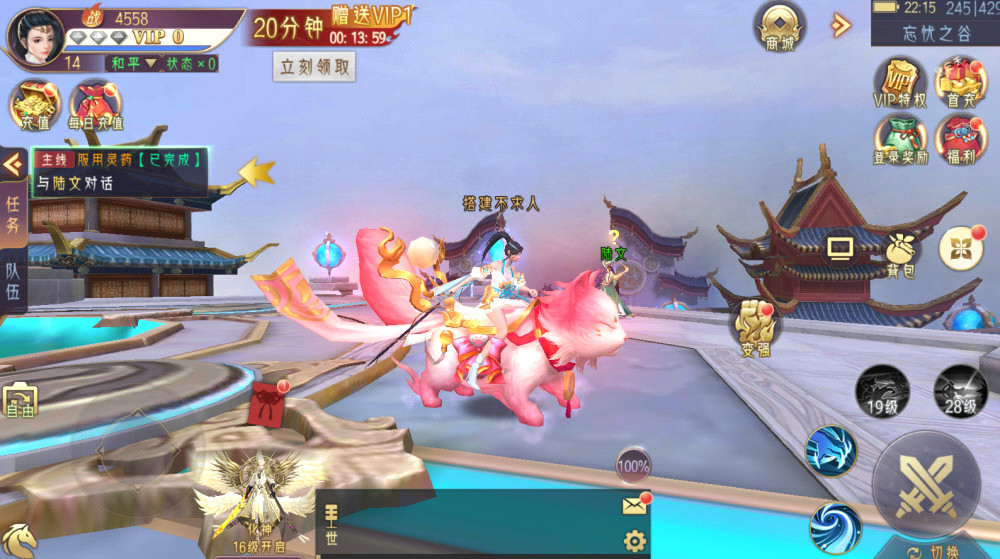1000x559 pixels.
Task: Collapse the top icons with the arrow
Action: point(840,25)
